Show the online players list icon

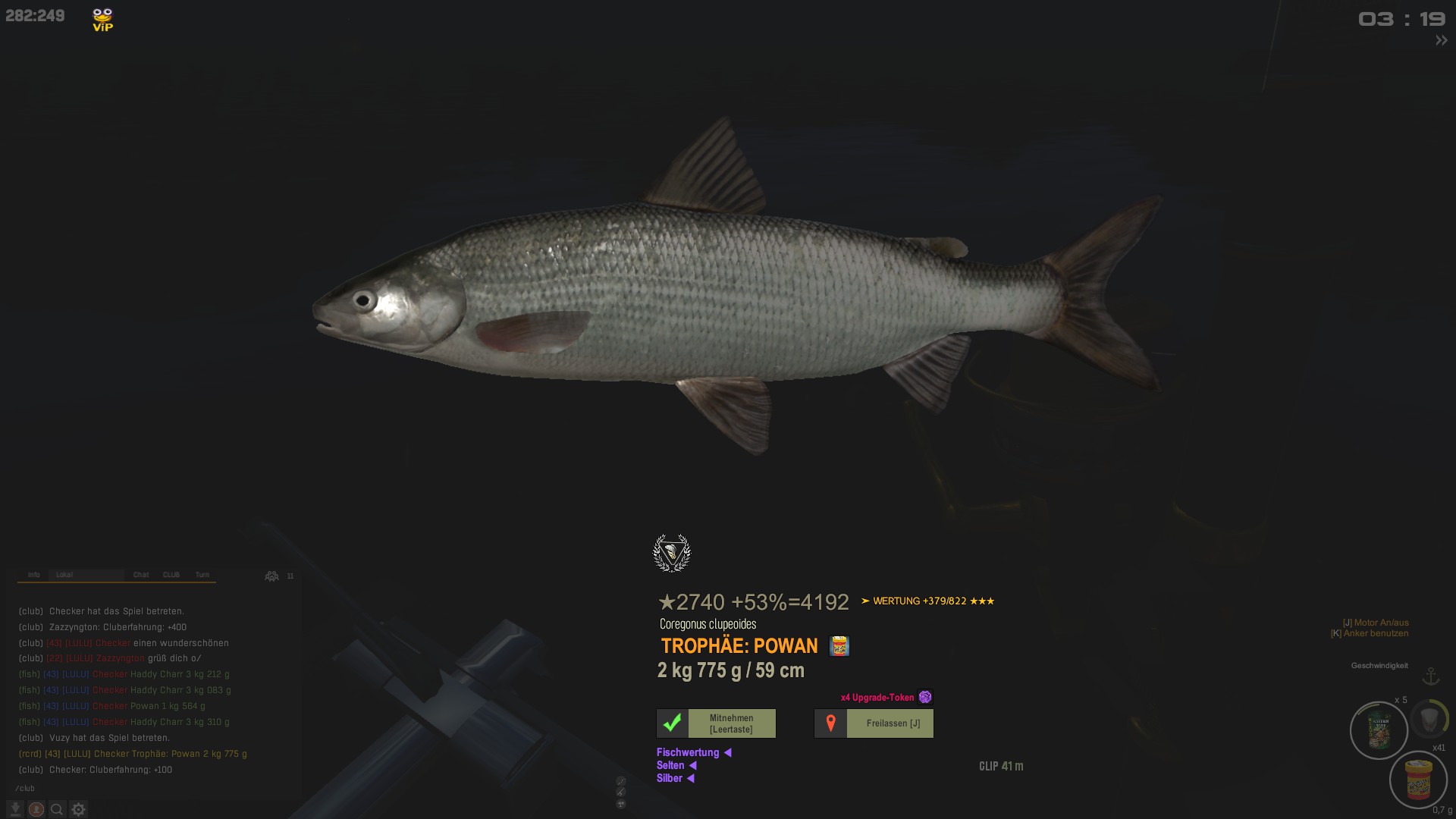[x=271, y=576]
